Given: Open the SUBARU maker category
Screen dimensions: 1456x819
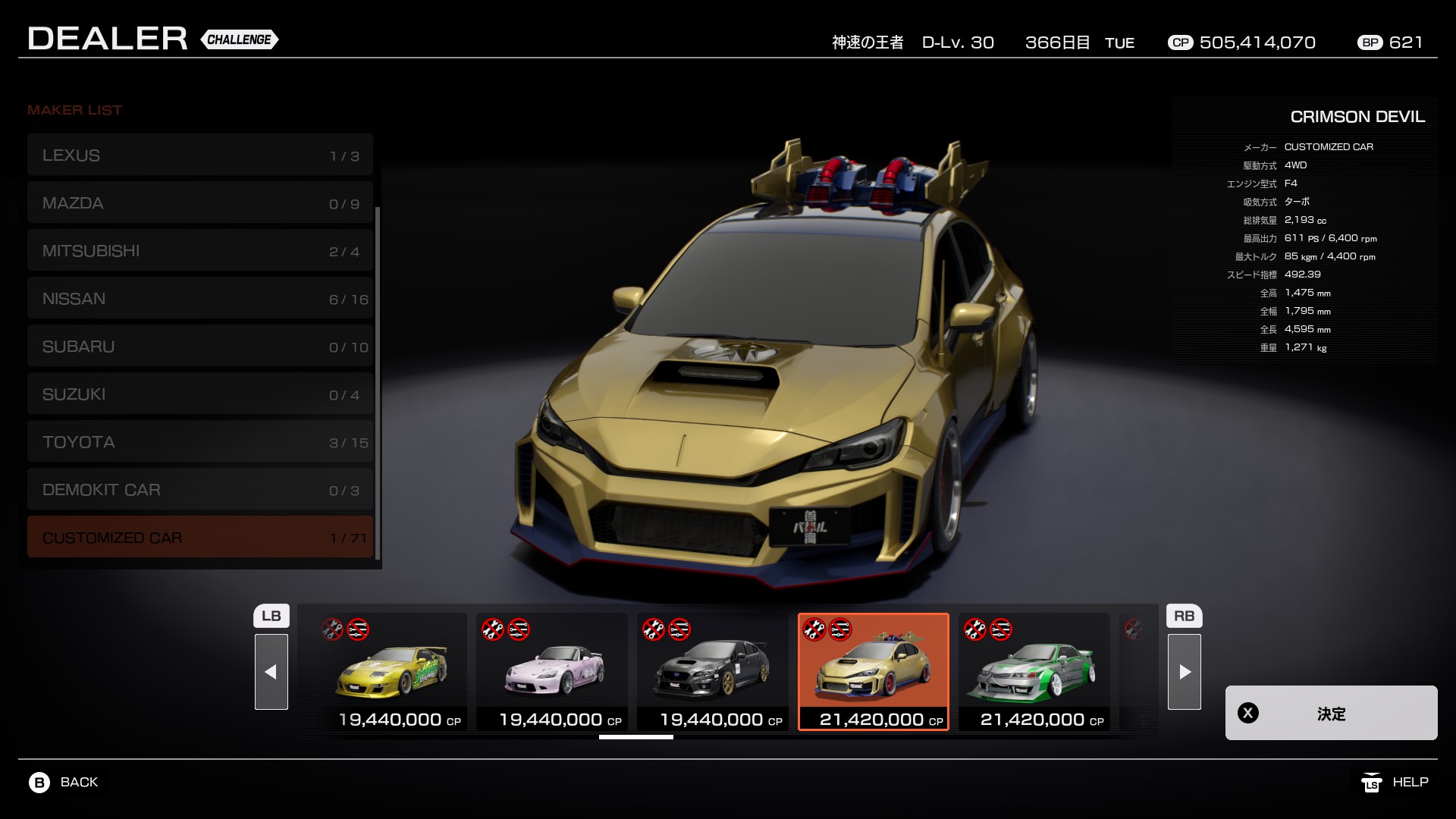Looking at the screenshot, I should coord(199,347).
